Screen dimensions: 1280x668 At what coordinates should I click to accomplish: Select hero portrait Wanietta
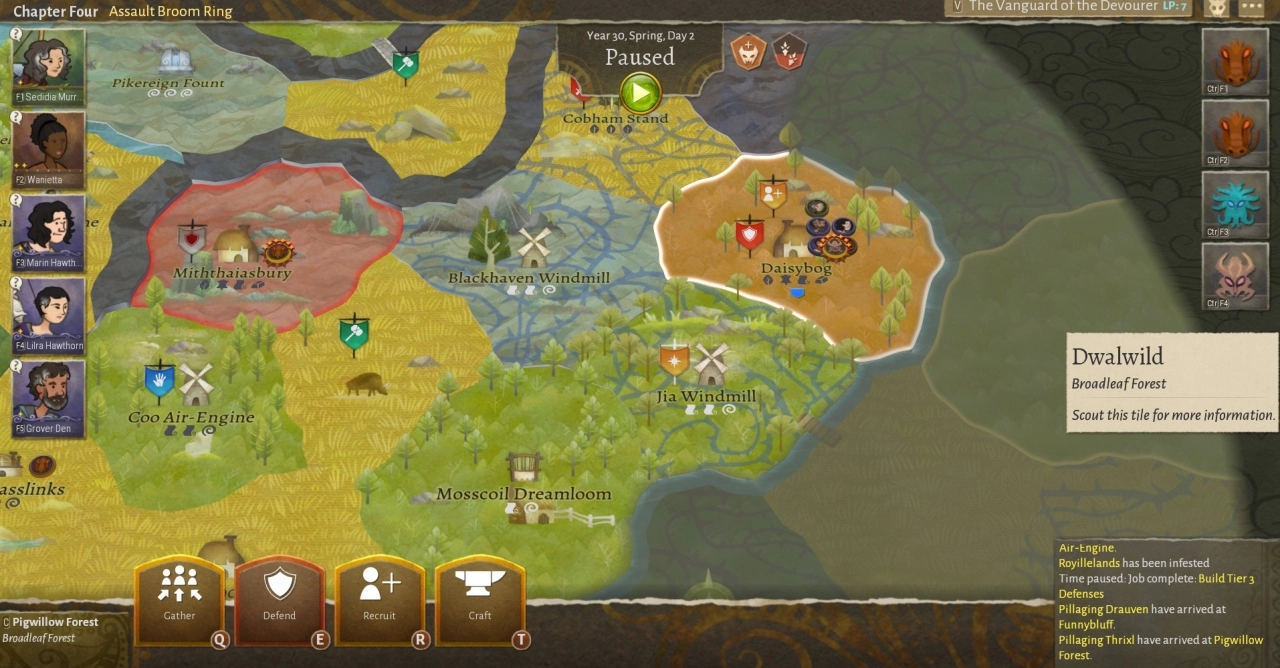48,149
